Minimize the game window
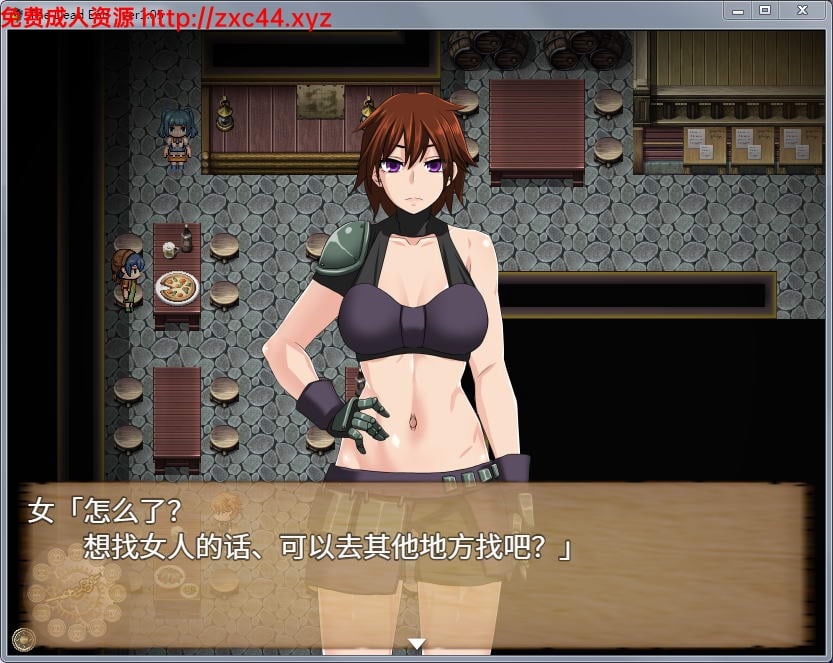 pyautogui.click(x=738, y=10)
